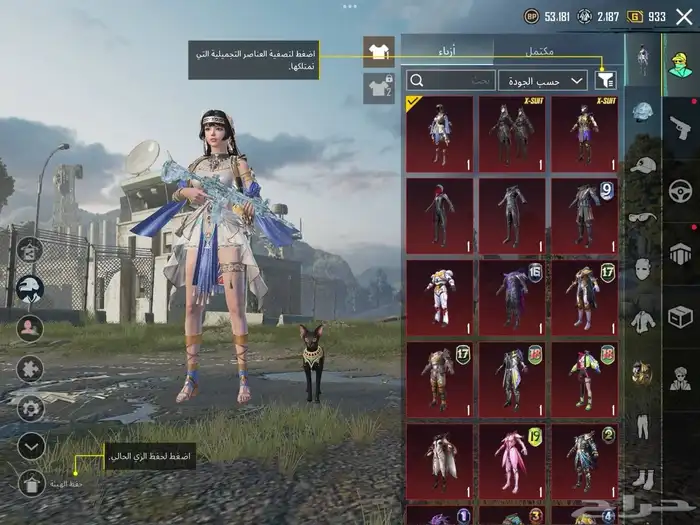Open the box crate category

coord(681,316)
